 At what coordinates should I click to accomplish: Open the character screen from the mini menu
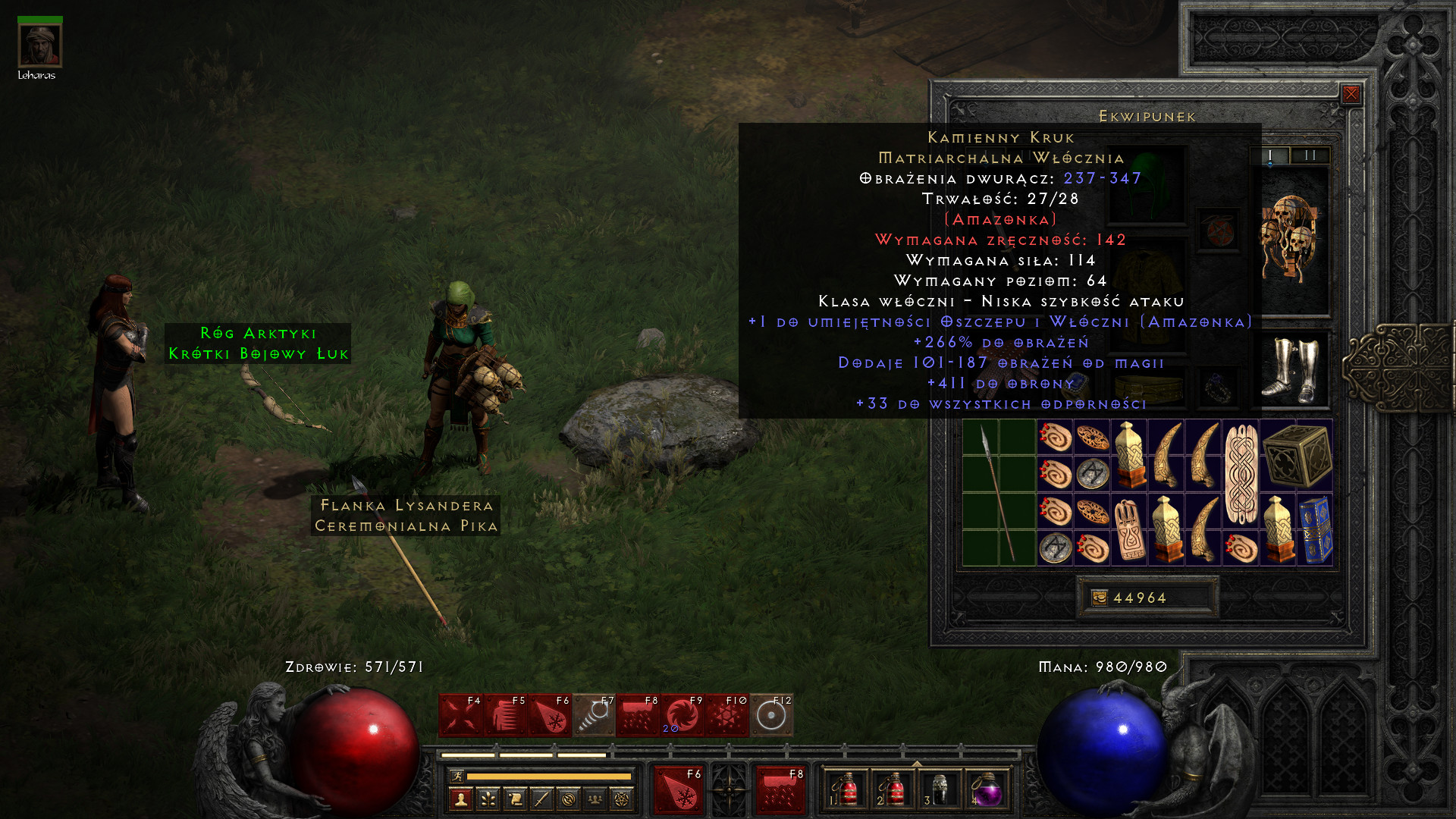[x=460, y=799]
